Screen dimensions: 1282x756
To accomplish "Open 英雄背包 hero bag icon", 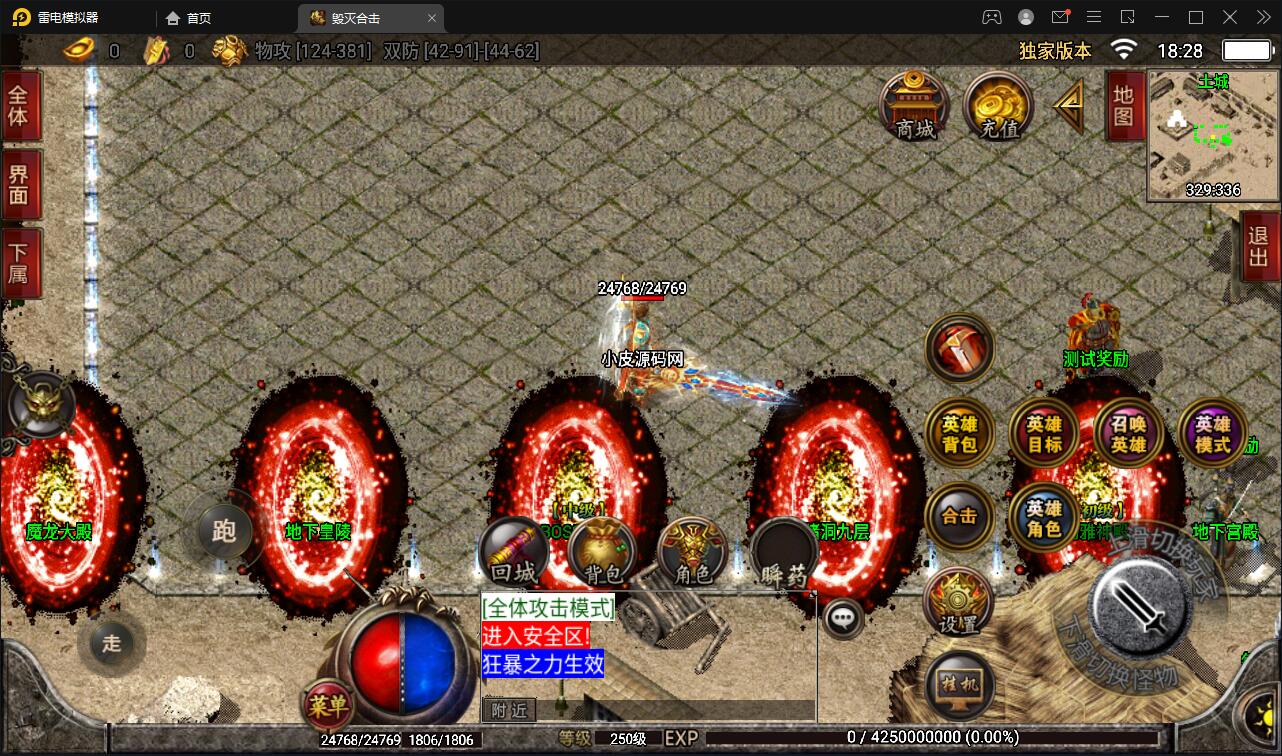I will pyautogui.click(x=959, y=432).
